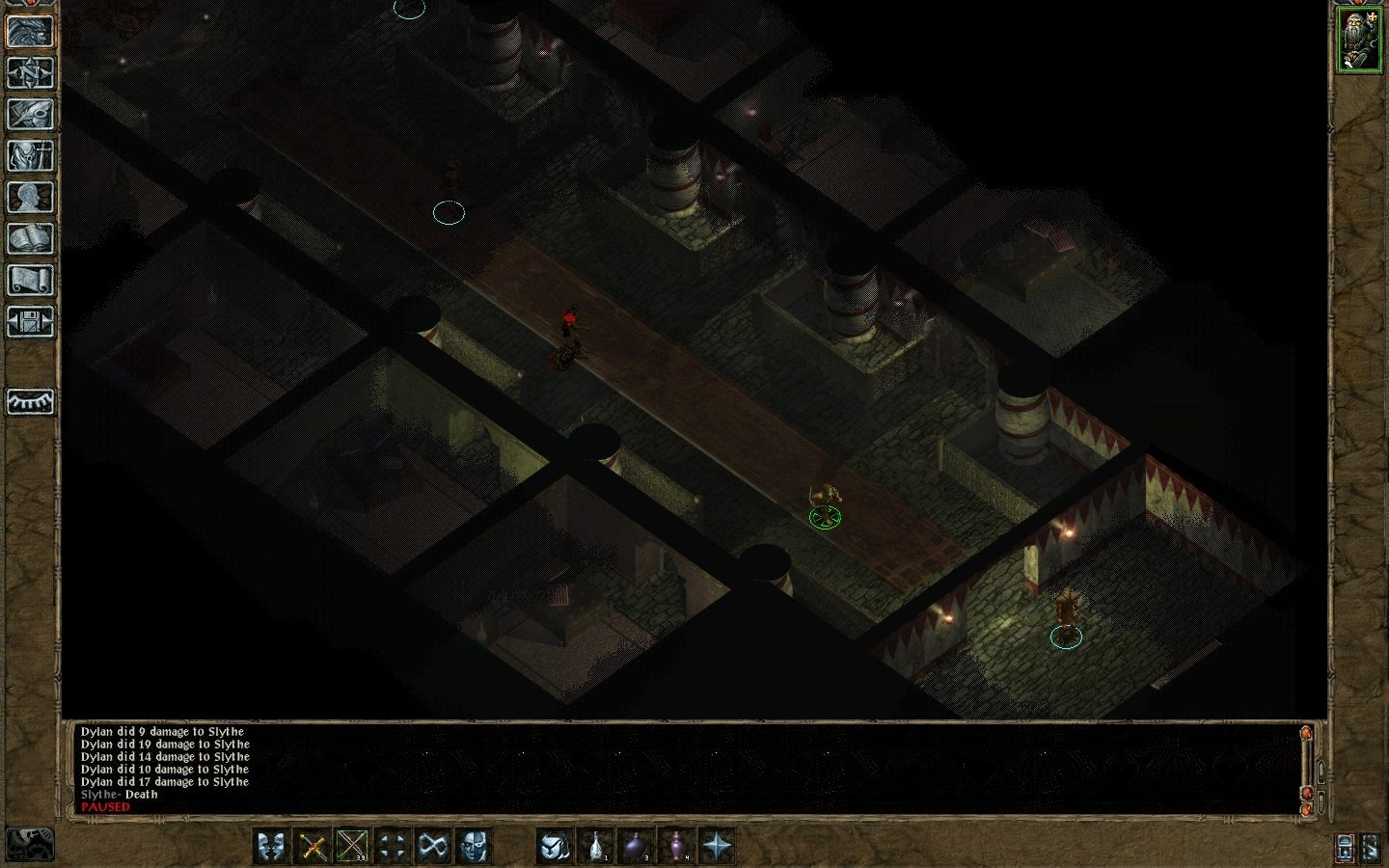This screenshot has height=868, width=1389.
Task: Return to the game world view
Action: point(30,31)
